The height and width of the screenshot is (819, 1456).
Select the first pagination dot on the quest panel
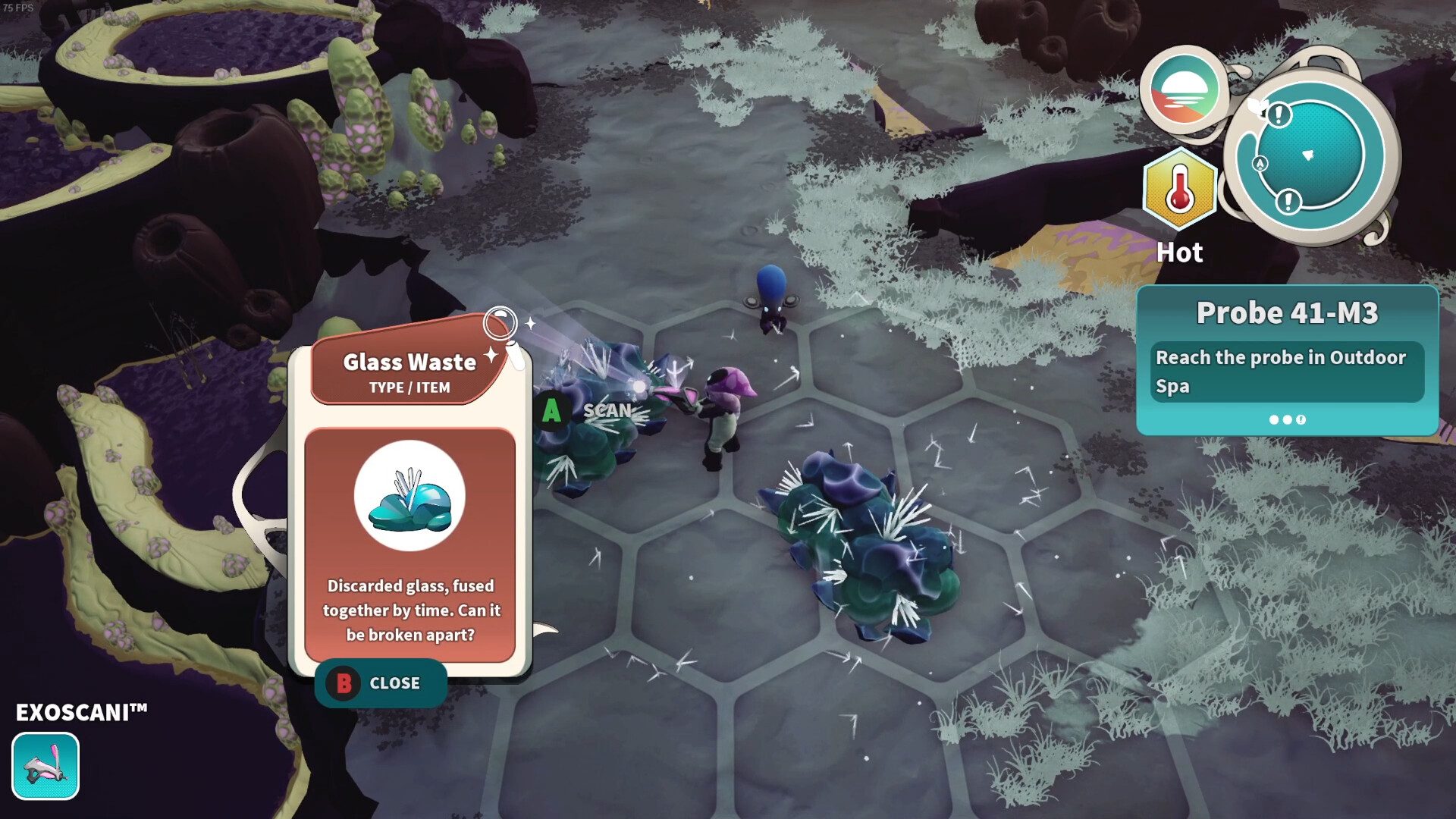[1273, 421]
